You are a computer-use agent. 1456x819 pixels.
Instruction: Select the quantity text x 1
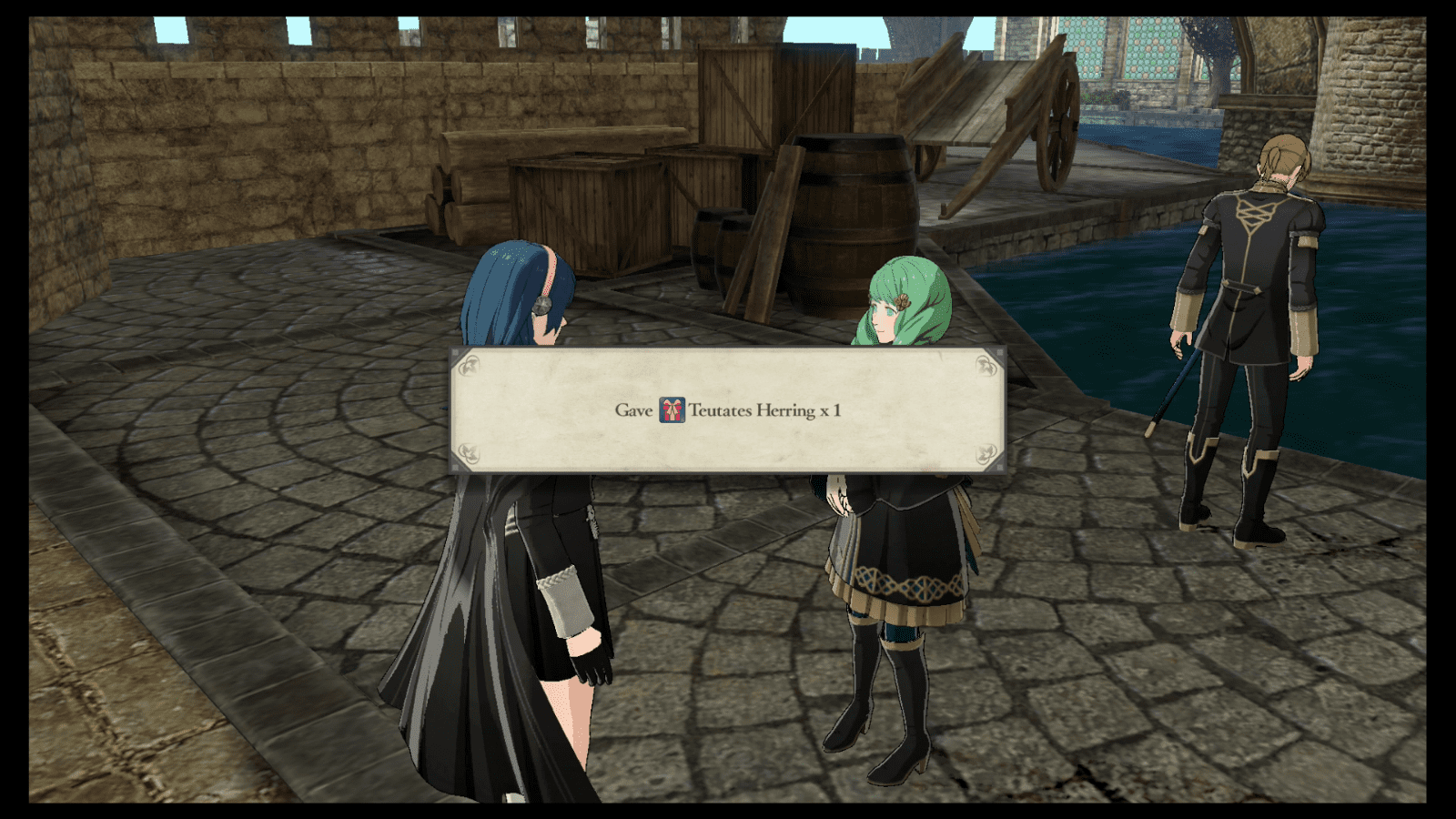[832, 410]
